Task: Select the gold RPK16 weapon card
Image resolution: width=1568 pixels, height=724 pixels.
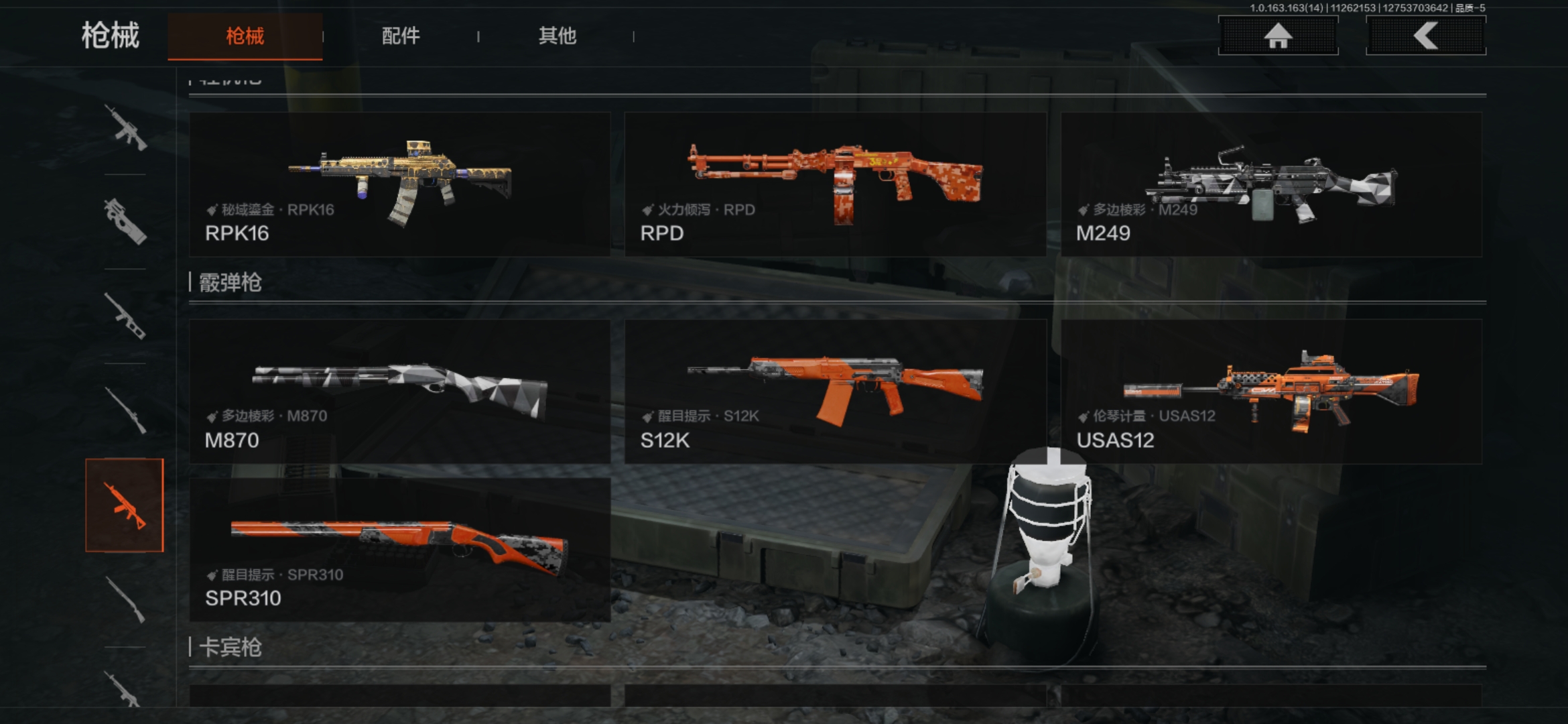Action: (x=399, y=184)
